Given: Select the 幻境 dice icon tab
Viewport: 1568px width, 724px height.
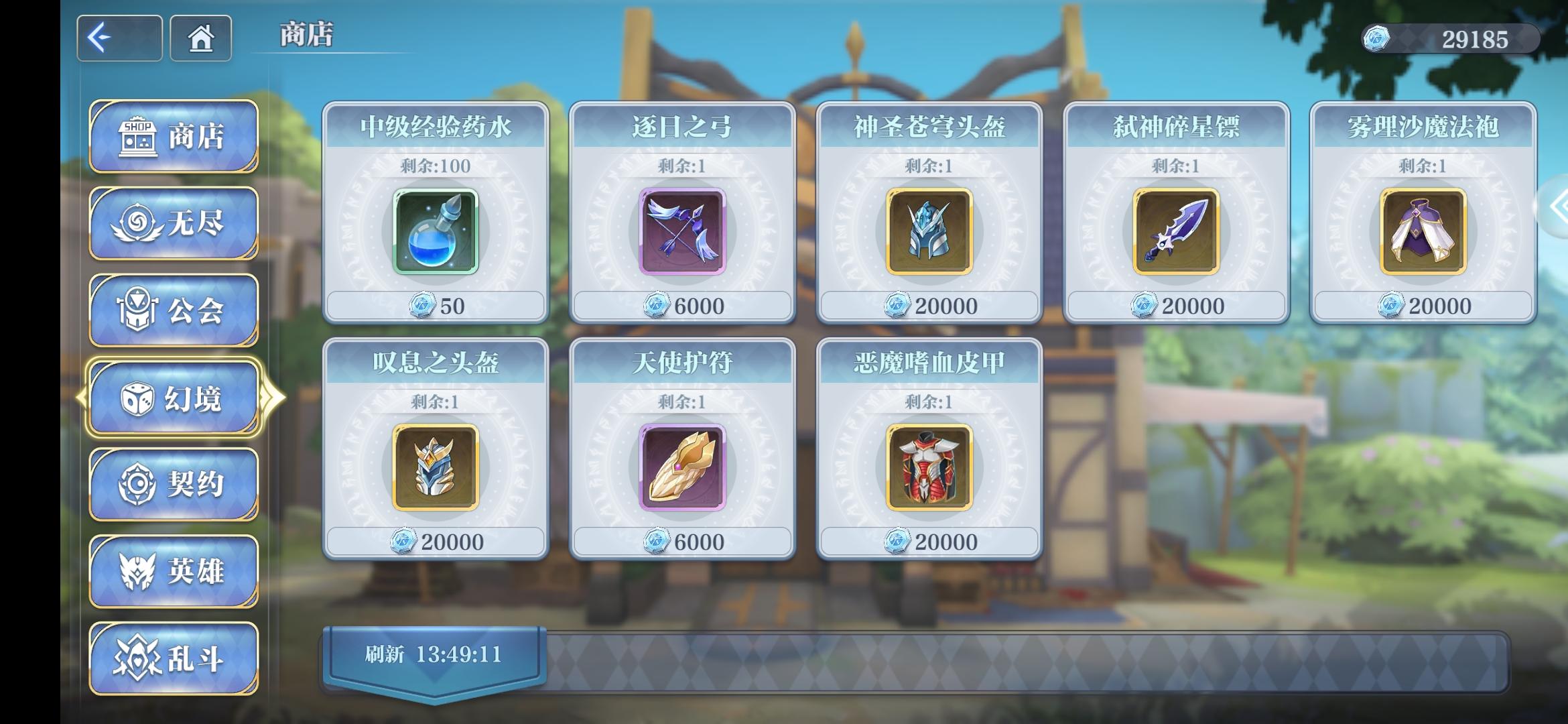Looking at the screenshot, I should tap(137, 398).
